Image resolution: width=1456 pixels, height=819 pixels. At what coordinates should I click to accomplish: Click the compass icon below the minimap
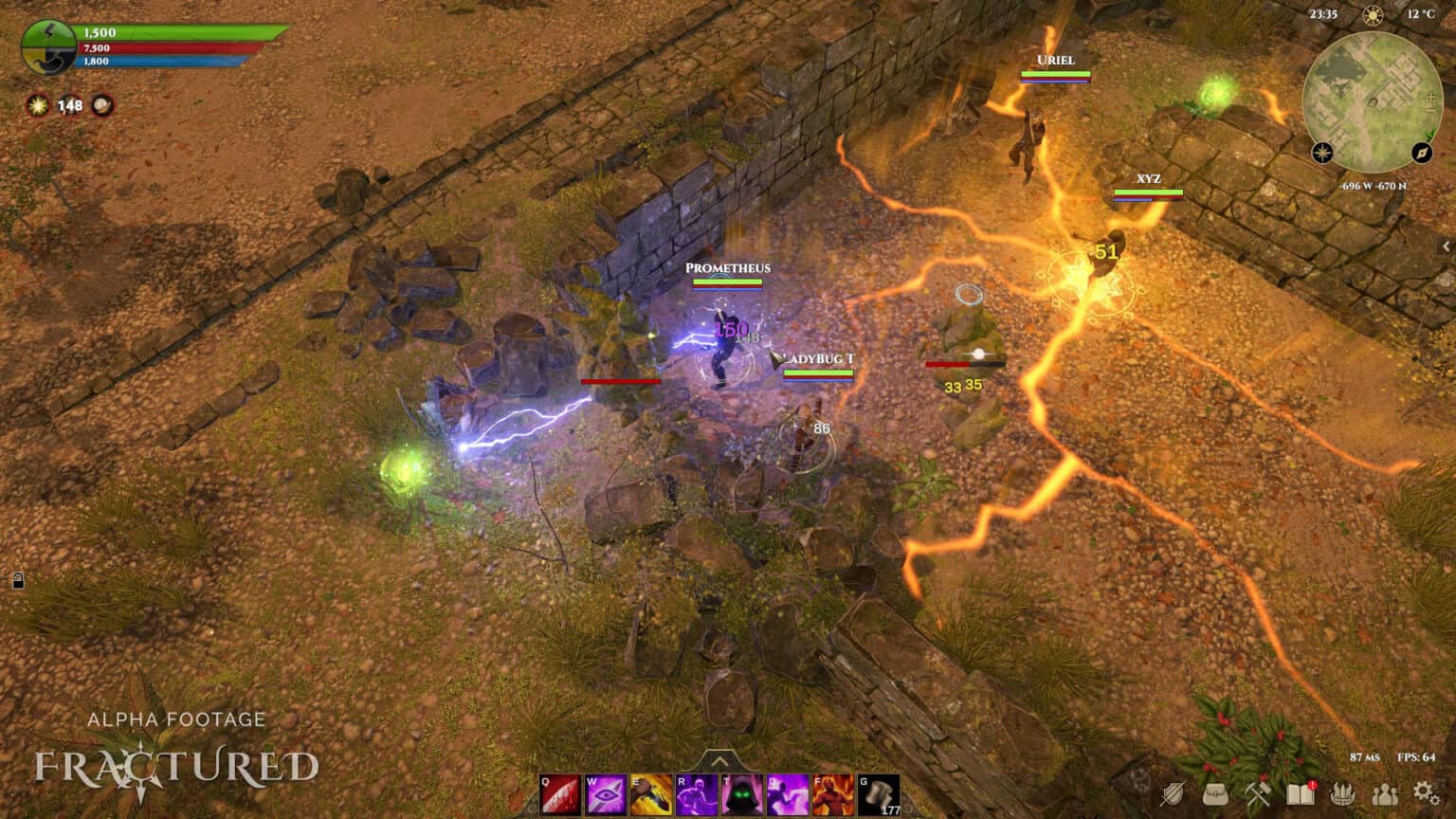coord(1421,153)
